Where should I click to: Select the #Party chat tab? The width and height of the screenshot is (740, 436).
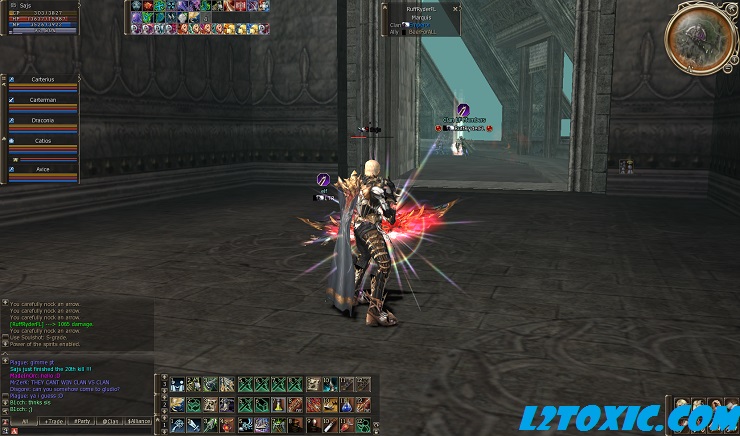80,422
